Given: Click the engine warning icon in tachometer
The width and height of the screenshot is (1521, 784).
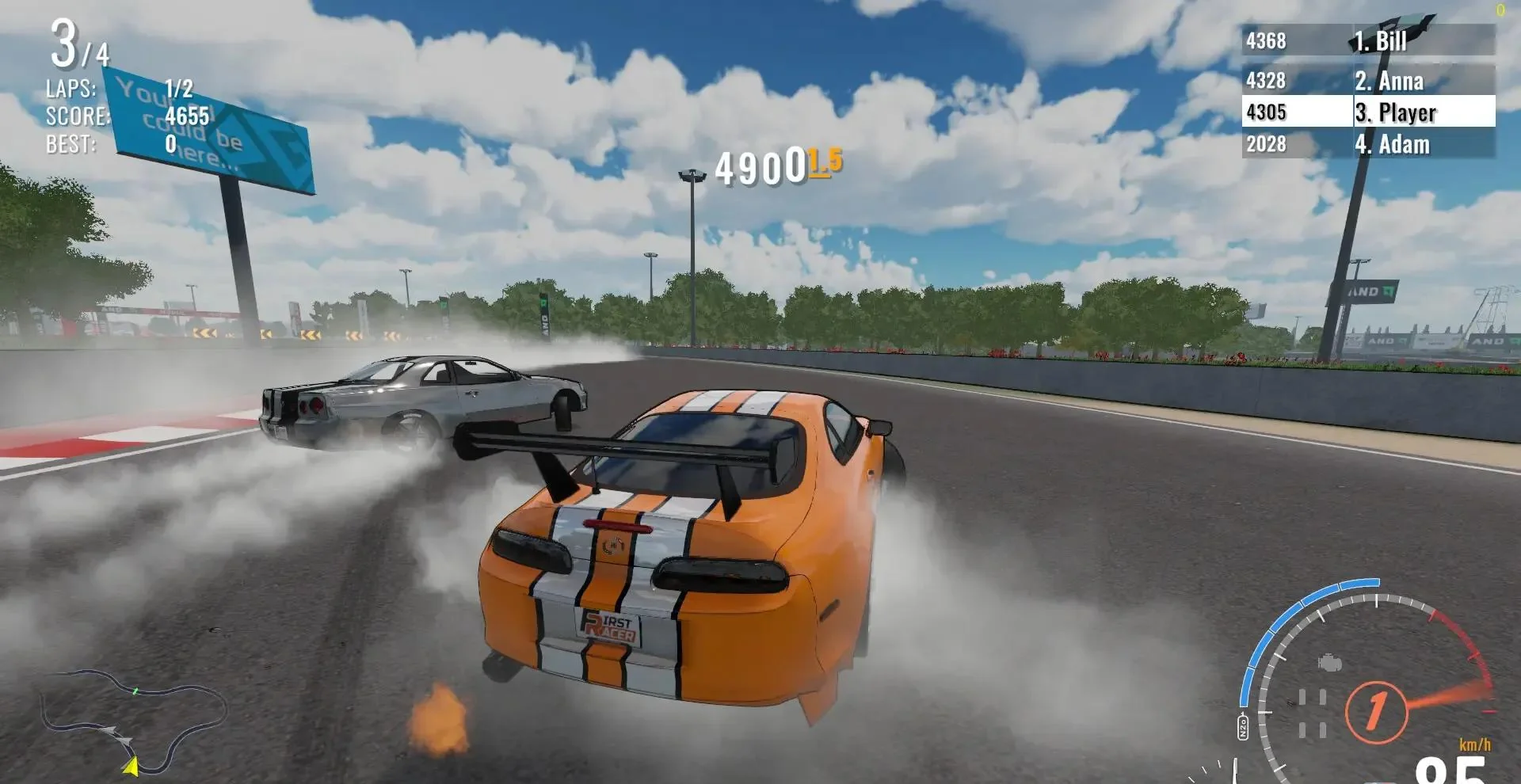Looking at the screenshot, I should click(x=1329, y=662).
